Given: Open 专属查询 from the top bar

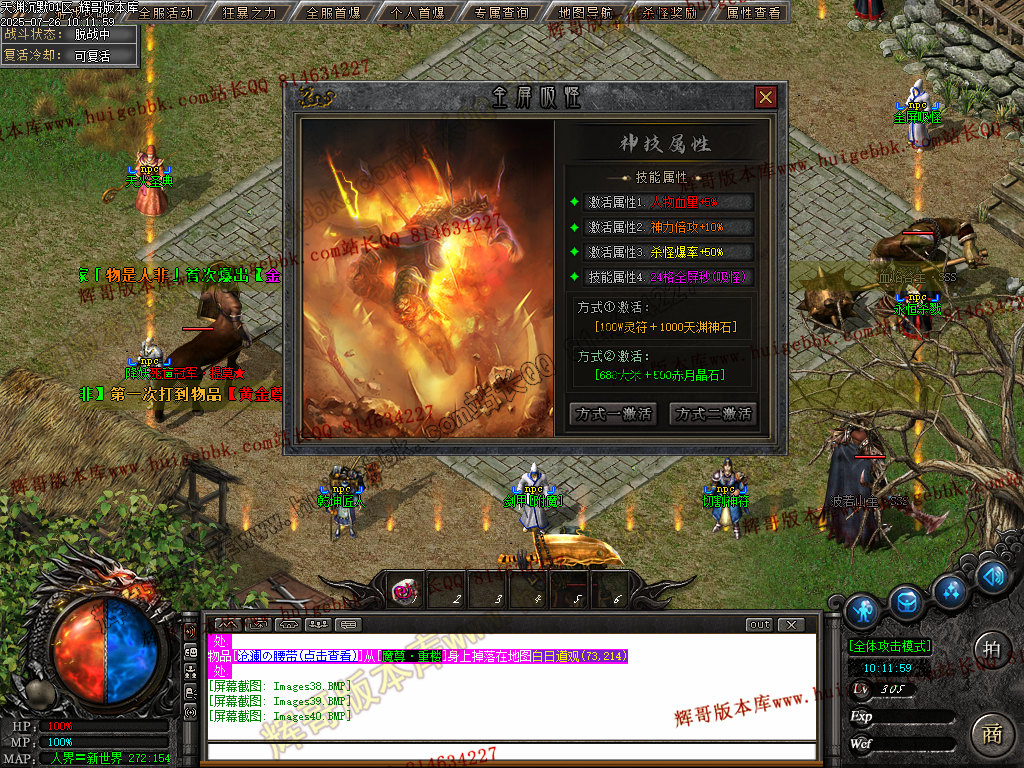Looking at the screenshot, I should pyautogui.click(x=502, y=13).
